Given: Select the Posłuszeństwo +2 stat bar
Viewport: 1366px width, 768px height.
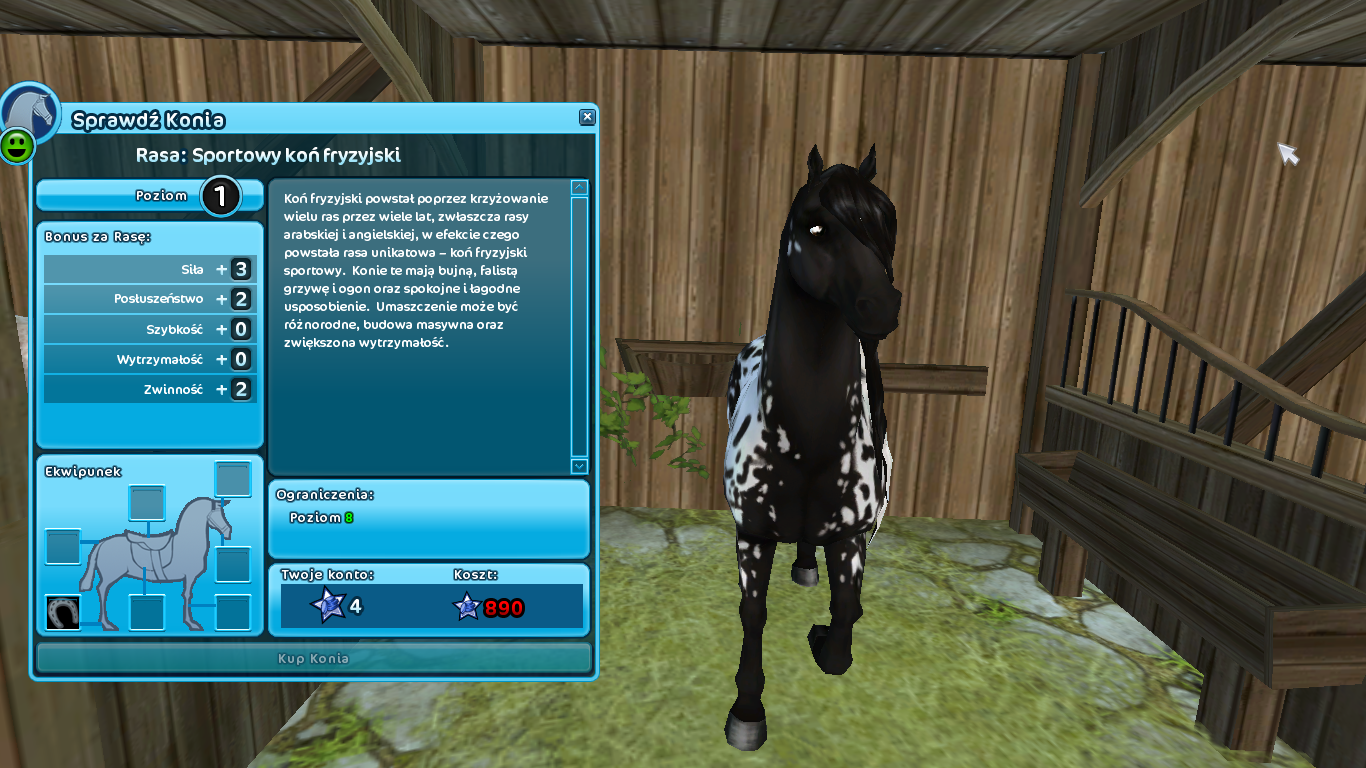Looking at the screenshot, I should click(148, 298).
